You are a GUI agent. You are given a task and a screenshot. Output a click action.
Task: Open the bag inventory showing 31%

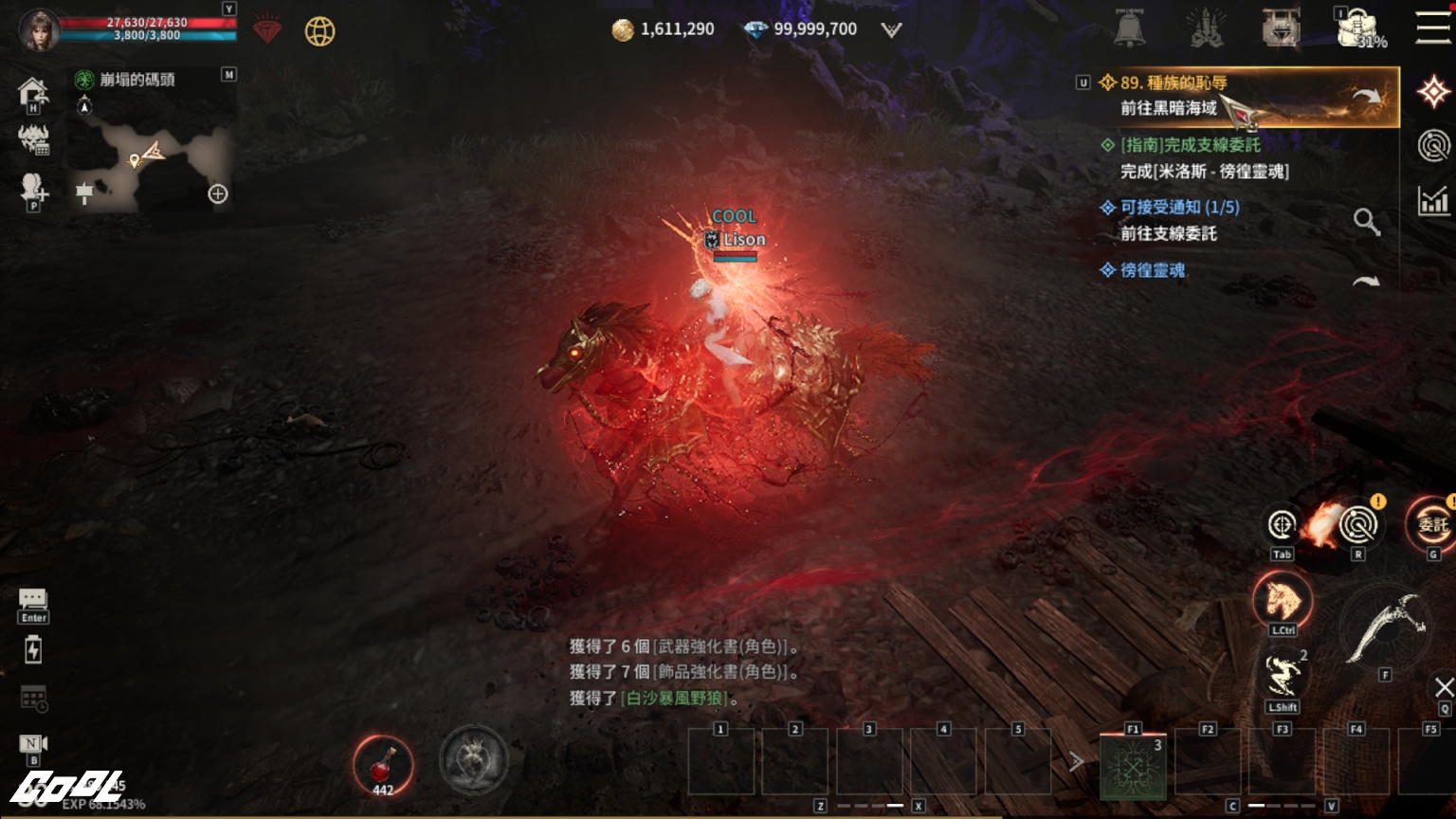pyautogui.click(x=1359, y=28)
